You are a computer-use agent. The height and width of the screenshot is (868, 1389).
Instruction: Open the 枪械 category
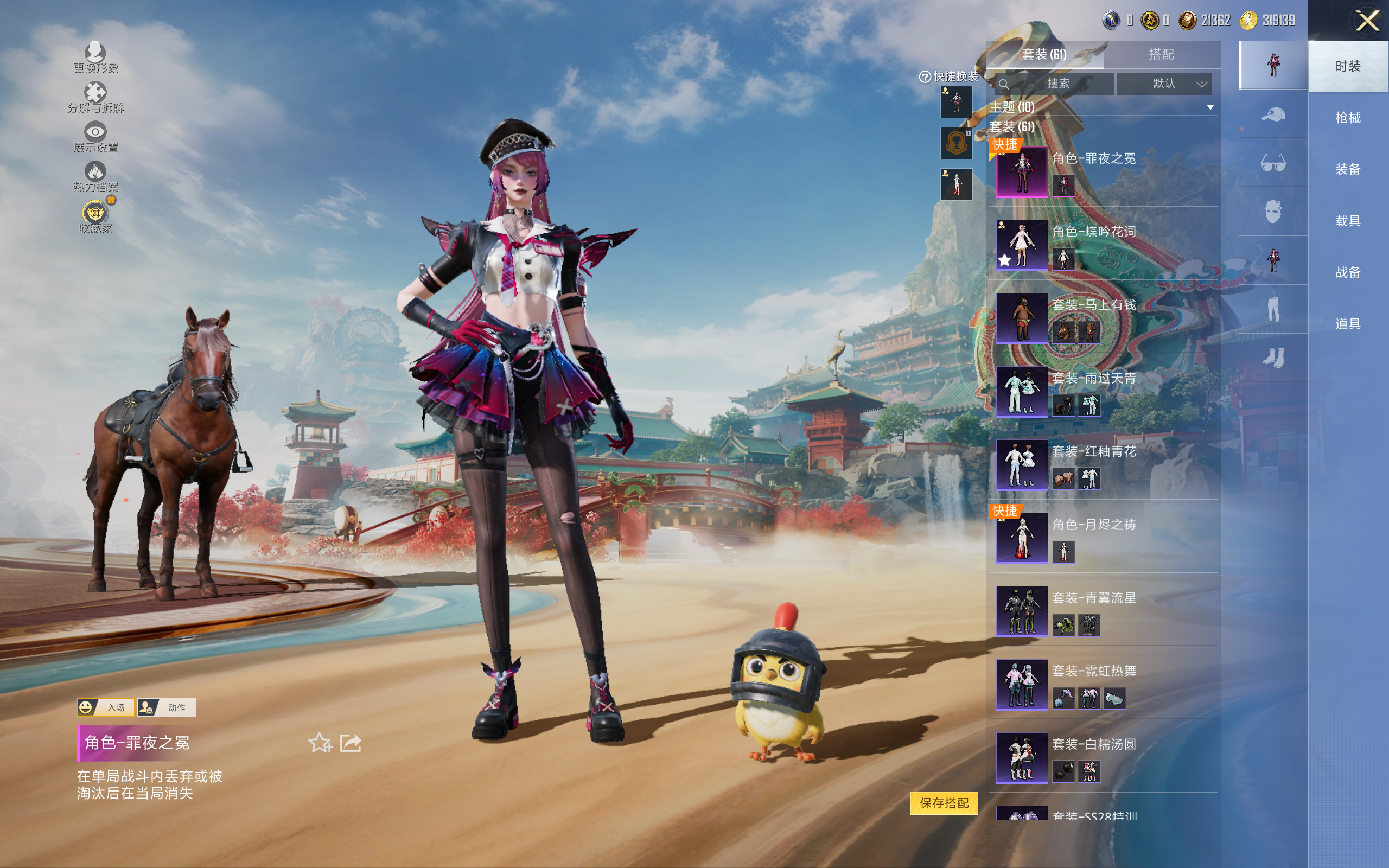[1347, 118]
